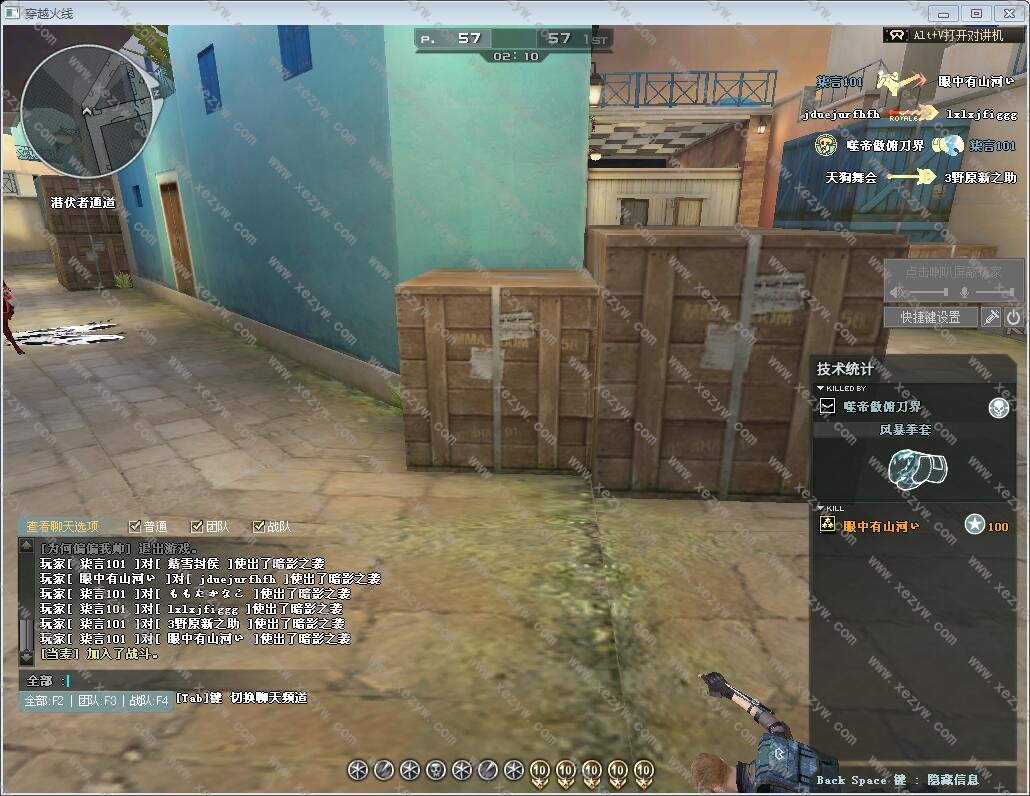Screen dimensions: 1030x796
Task: Toggle the 战队 chat filter checkbox
Action: tap(259, 526)
